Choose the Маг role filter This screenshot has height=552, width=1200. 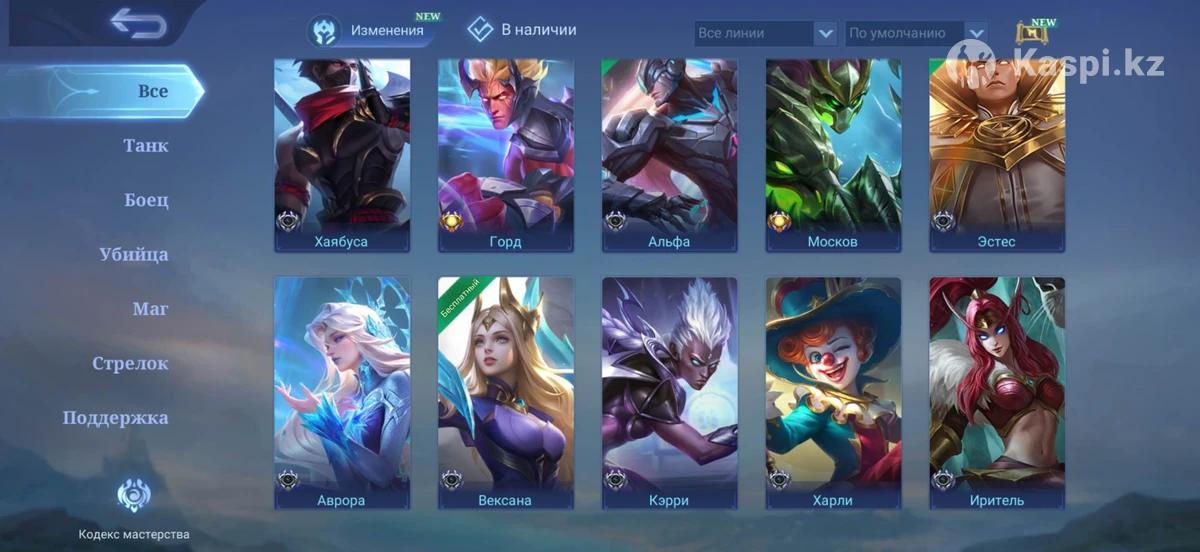click(x=150, y=309)
